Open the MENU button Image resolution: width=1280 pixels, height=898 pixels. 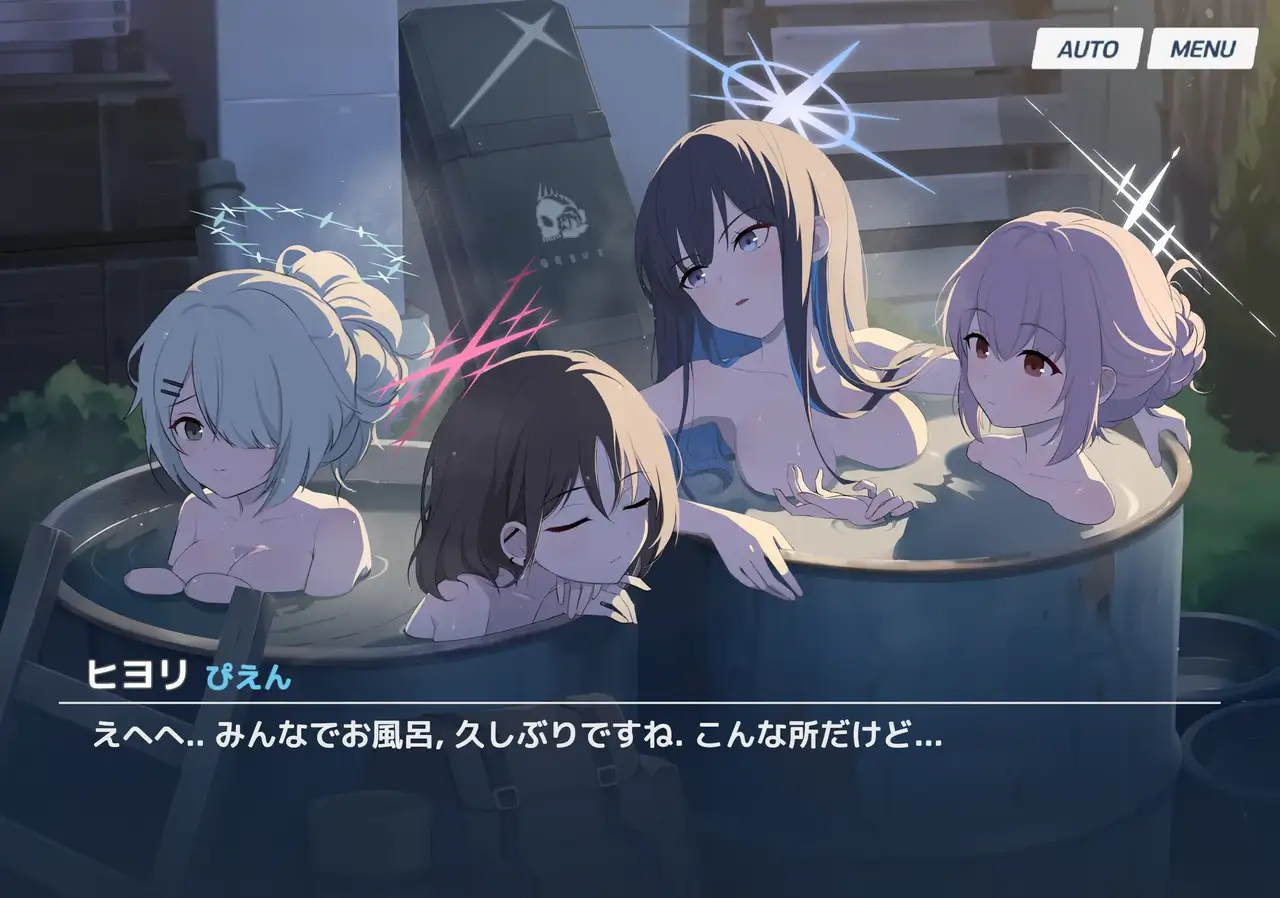point(1202,49)
